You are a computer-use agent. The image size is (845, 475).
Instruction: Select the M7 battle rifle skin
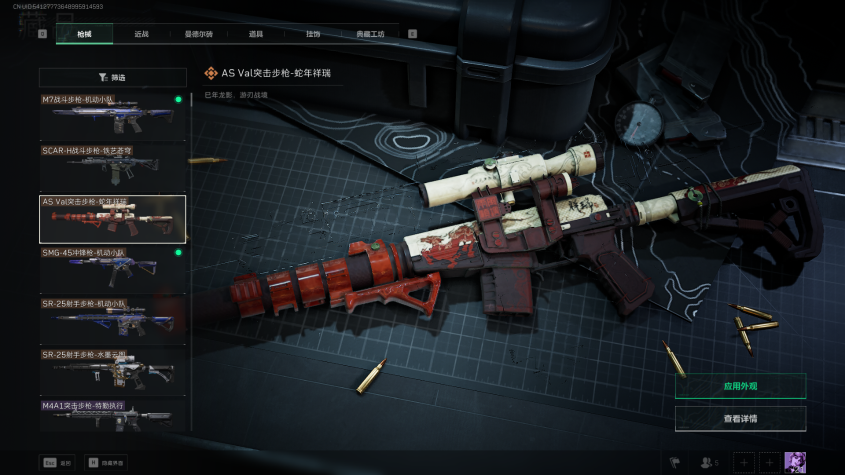113,116
